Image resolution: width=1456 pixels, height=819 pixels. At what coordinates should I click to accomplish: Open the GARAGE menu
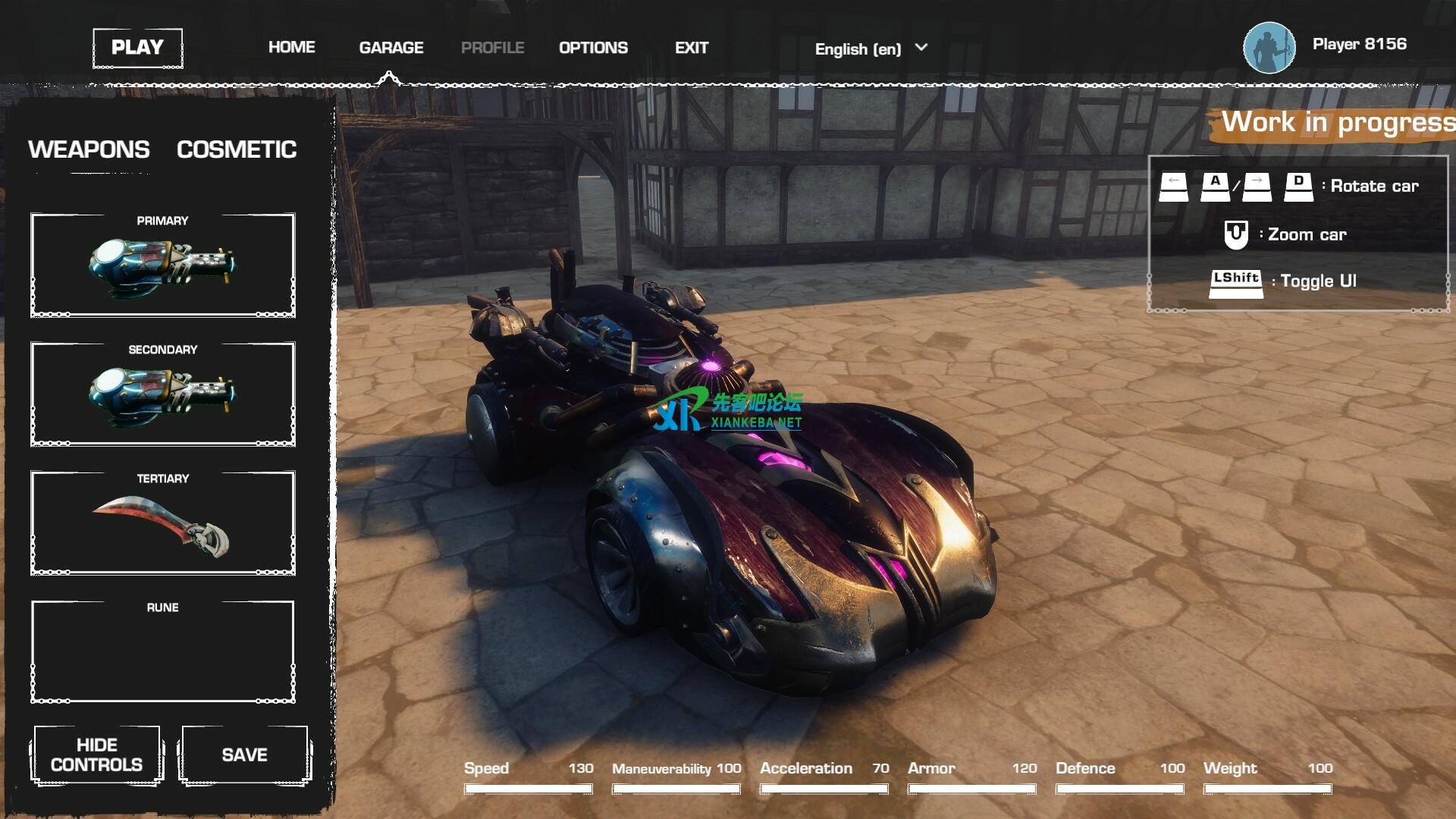point(391,48)
